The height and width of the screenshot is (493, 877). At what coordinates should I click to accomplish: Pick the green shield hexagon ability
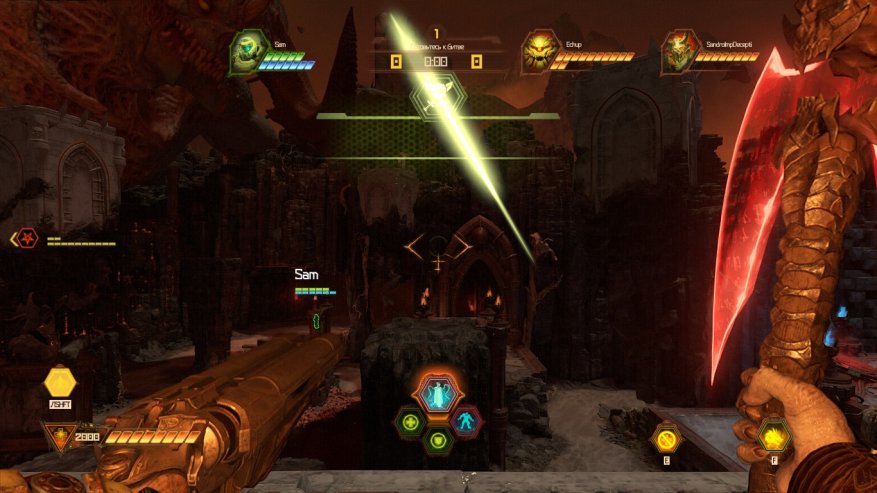(437, 438)
